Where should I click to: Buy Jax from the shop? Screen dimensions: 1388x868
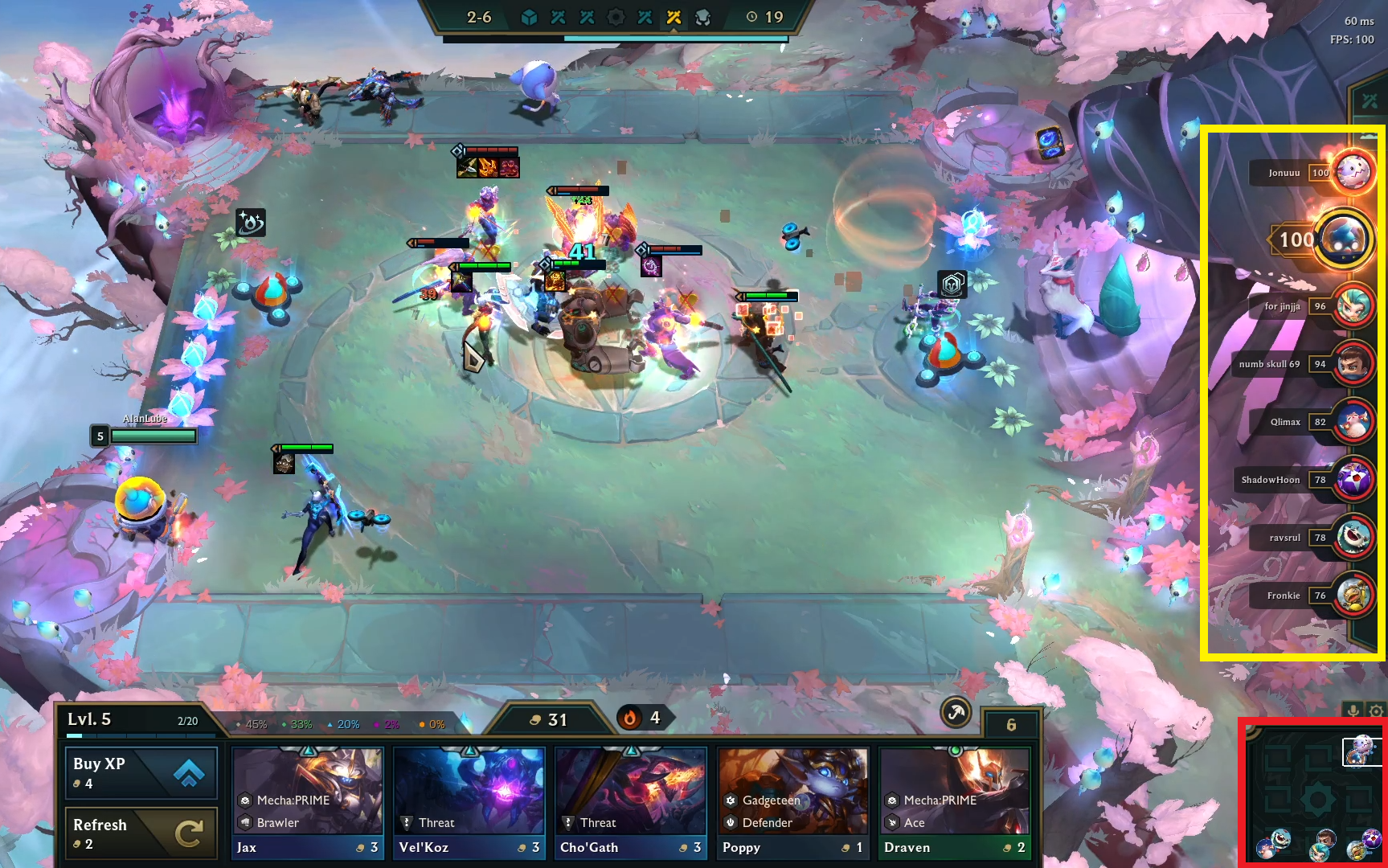point(308,802)
